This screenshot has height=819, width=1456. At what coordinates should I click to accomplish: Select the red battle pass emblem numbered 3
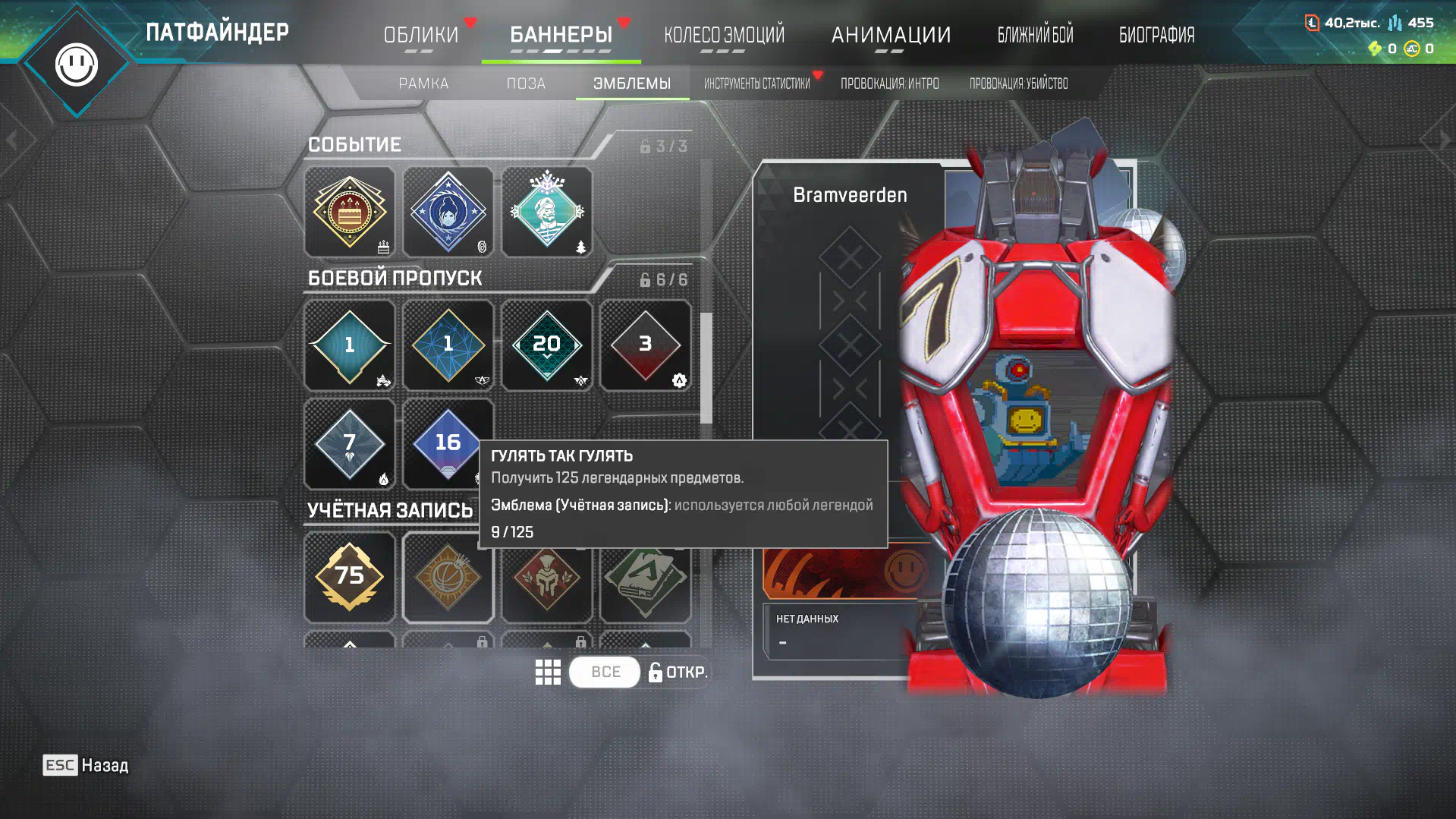pyautogui.click(x=646, y=345)
